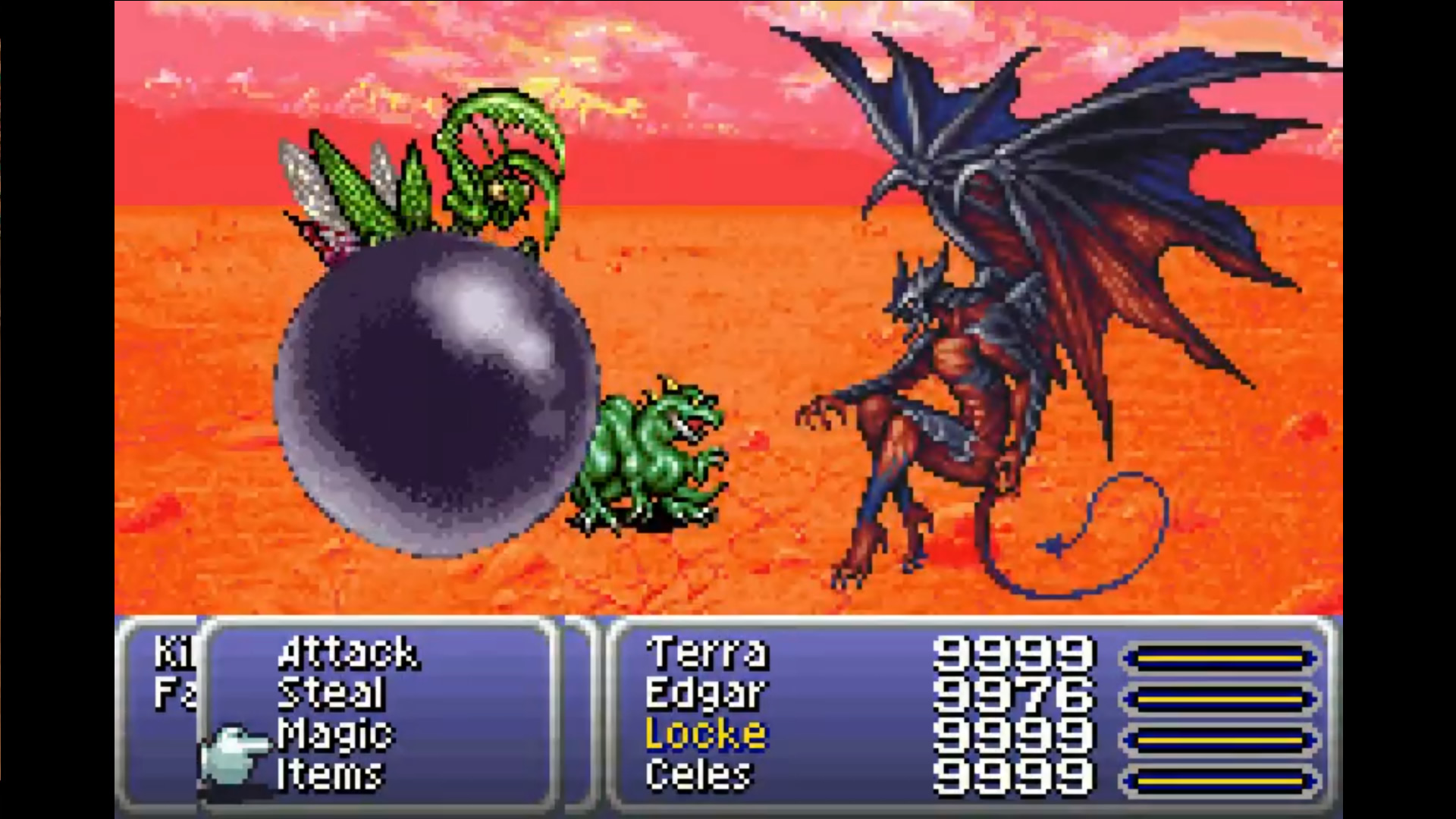Target the giant black orb enemy
1456x819 pixels.
(x=436, y=394)
